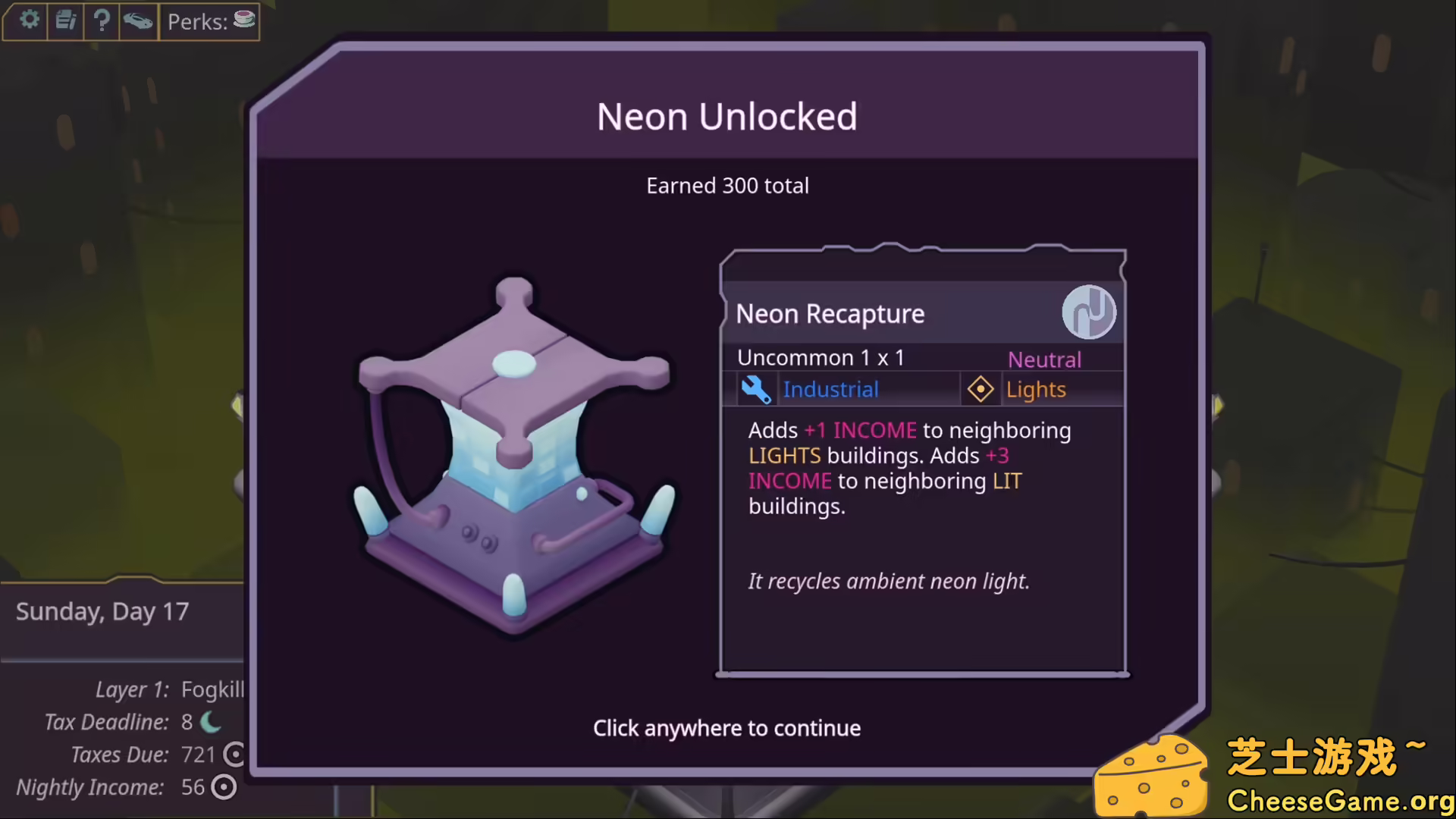Select the Lights category tag
1456x819 pixels.
click(1036, 389)
